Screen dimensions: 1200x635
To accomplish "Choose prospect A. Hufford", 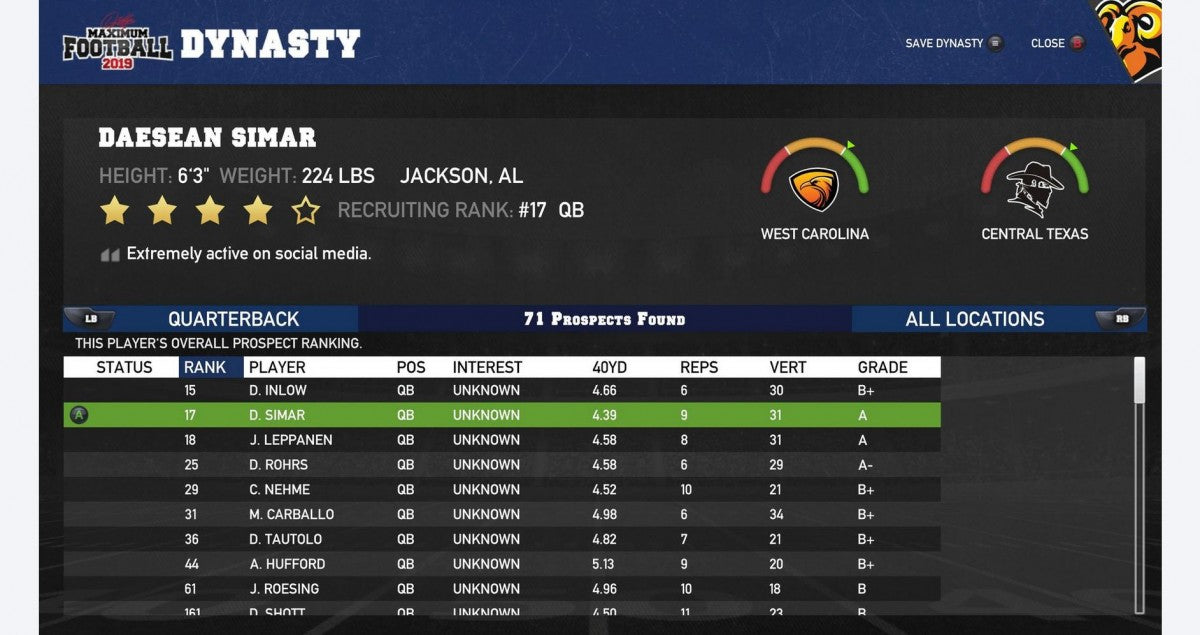I will pos(500,564).
